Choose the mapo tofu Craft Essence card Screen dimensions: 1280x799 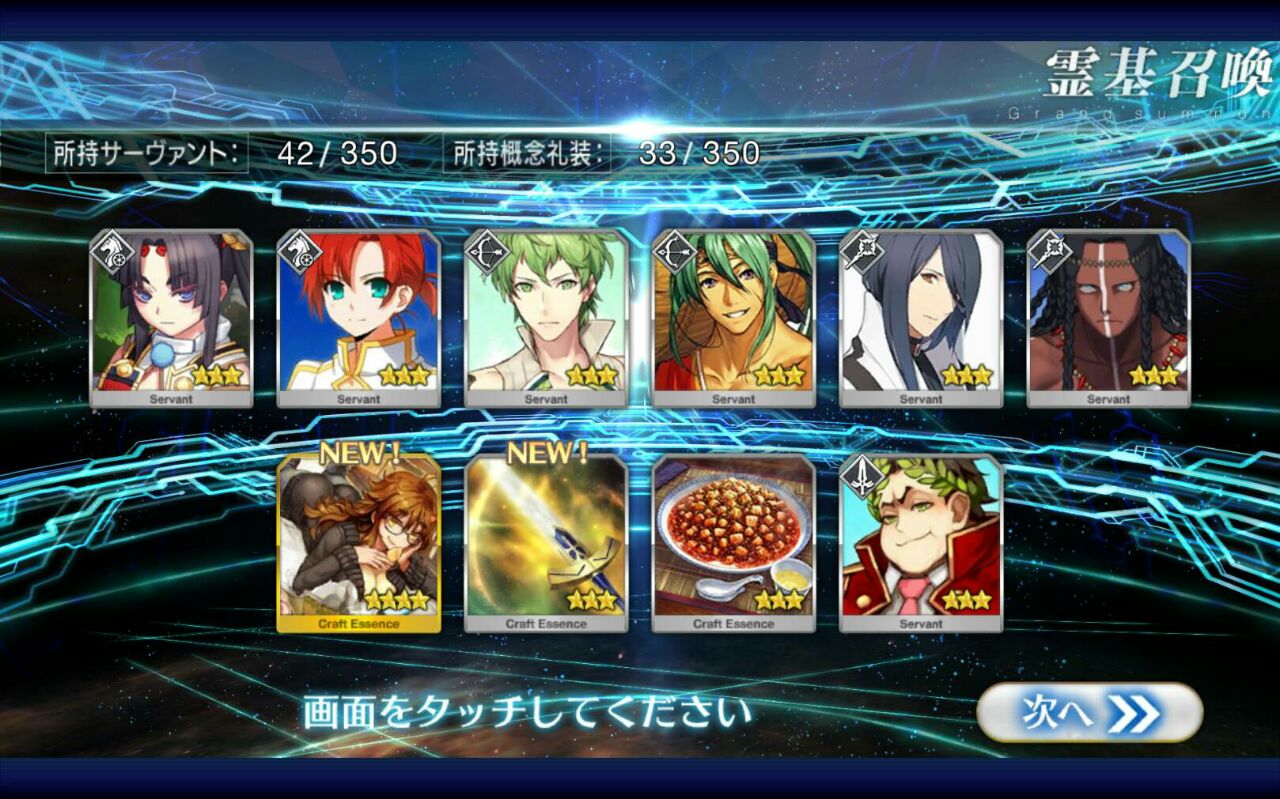[x=734, y=543]
